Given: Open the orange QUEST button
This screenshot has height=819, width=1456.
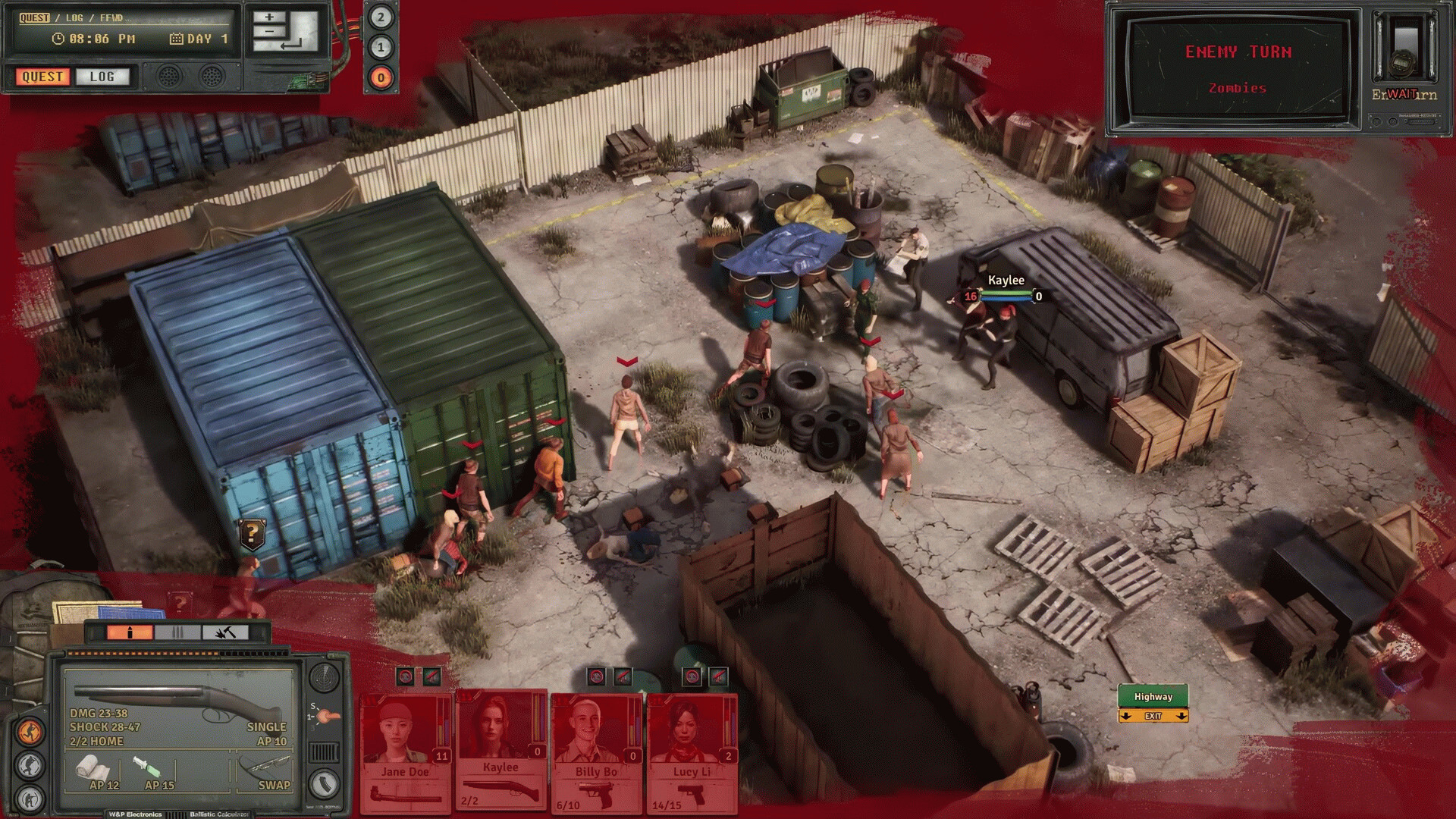Looking at the screenshot, I should coord(42,77).
